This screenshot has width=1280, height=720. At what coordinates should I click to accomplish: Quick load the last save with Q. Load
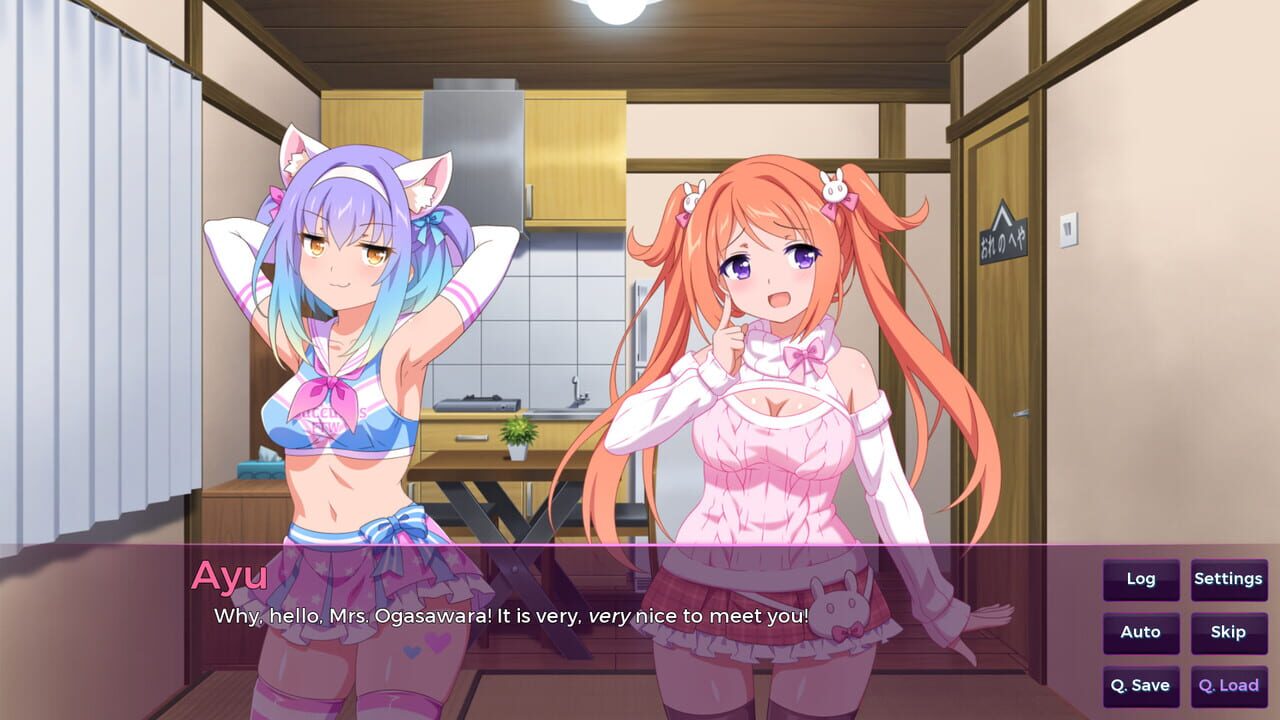(x=1228, y=685)
